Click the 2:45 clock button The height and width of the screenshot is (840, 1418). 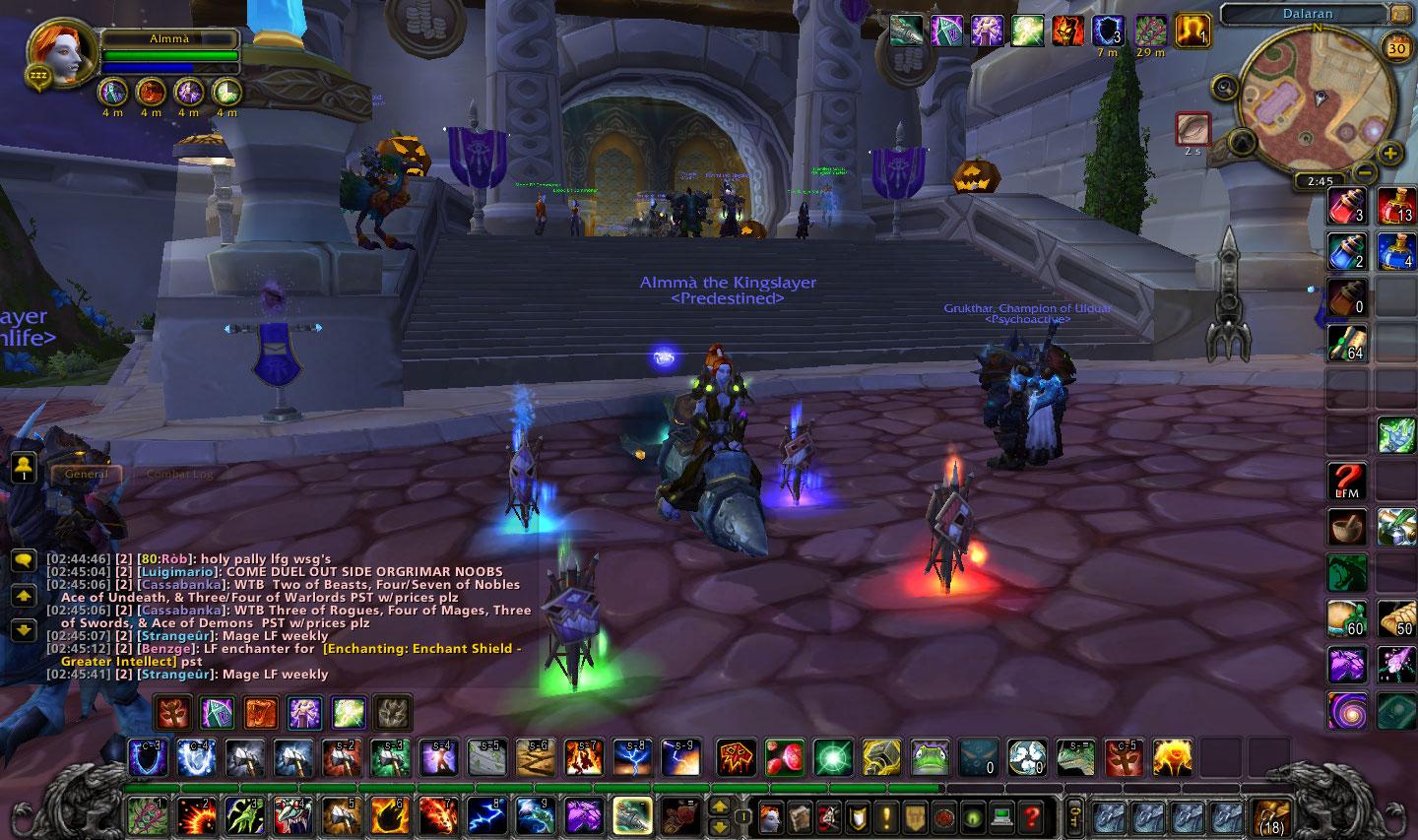[x=1320, y=181]
